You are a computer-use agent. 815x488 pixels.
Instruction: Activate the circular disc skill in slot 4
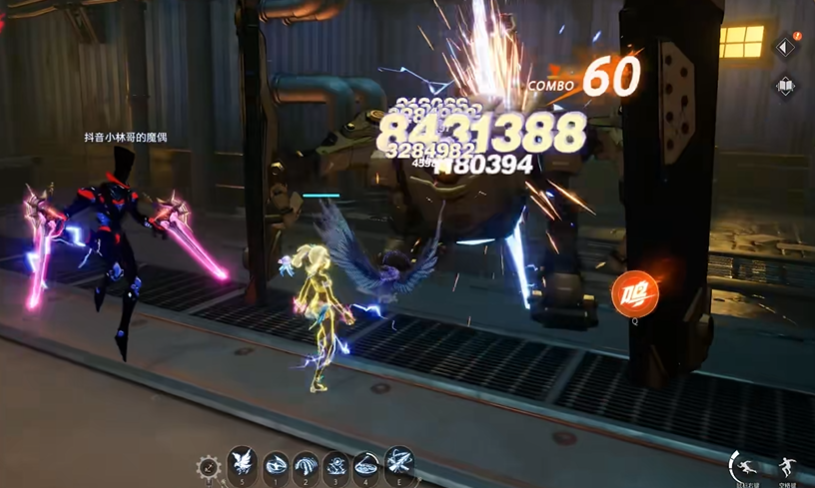tap(368, 466)
